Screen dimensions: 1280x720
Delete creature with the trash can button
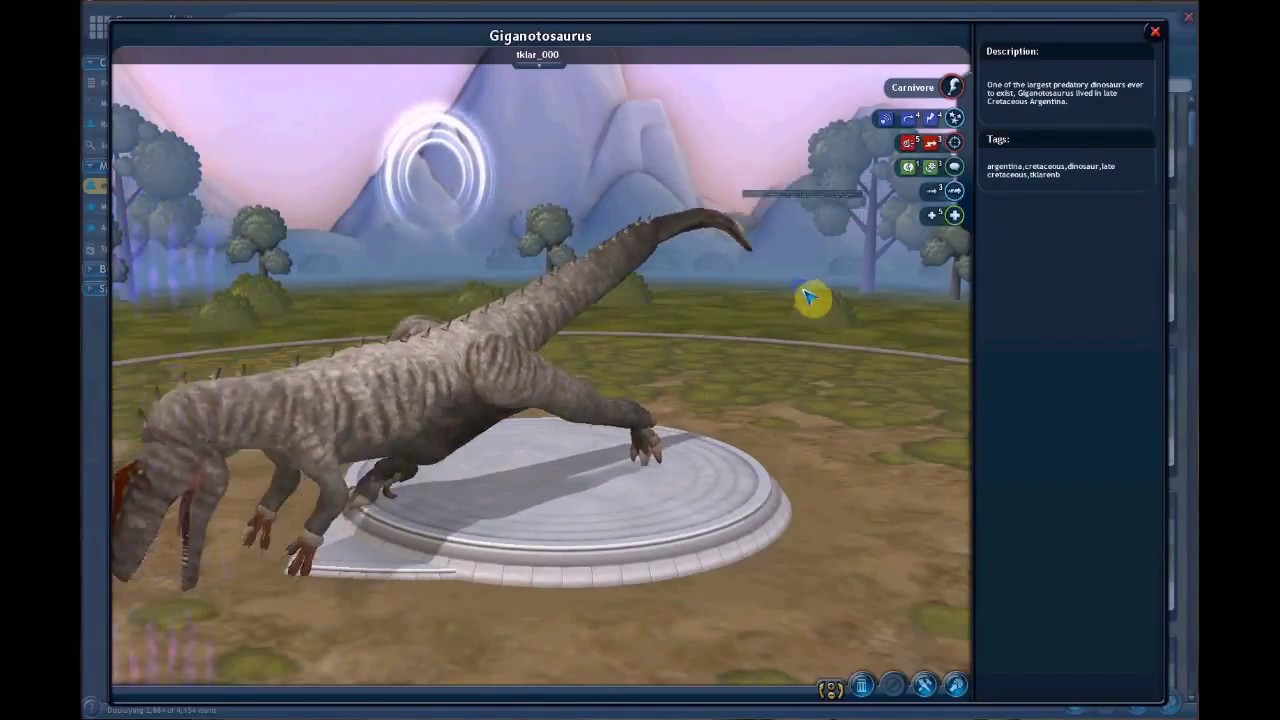(x=861, y=686)
